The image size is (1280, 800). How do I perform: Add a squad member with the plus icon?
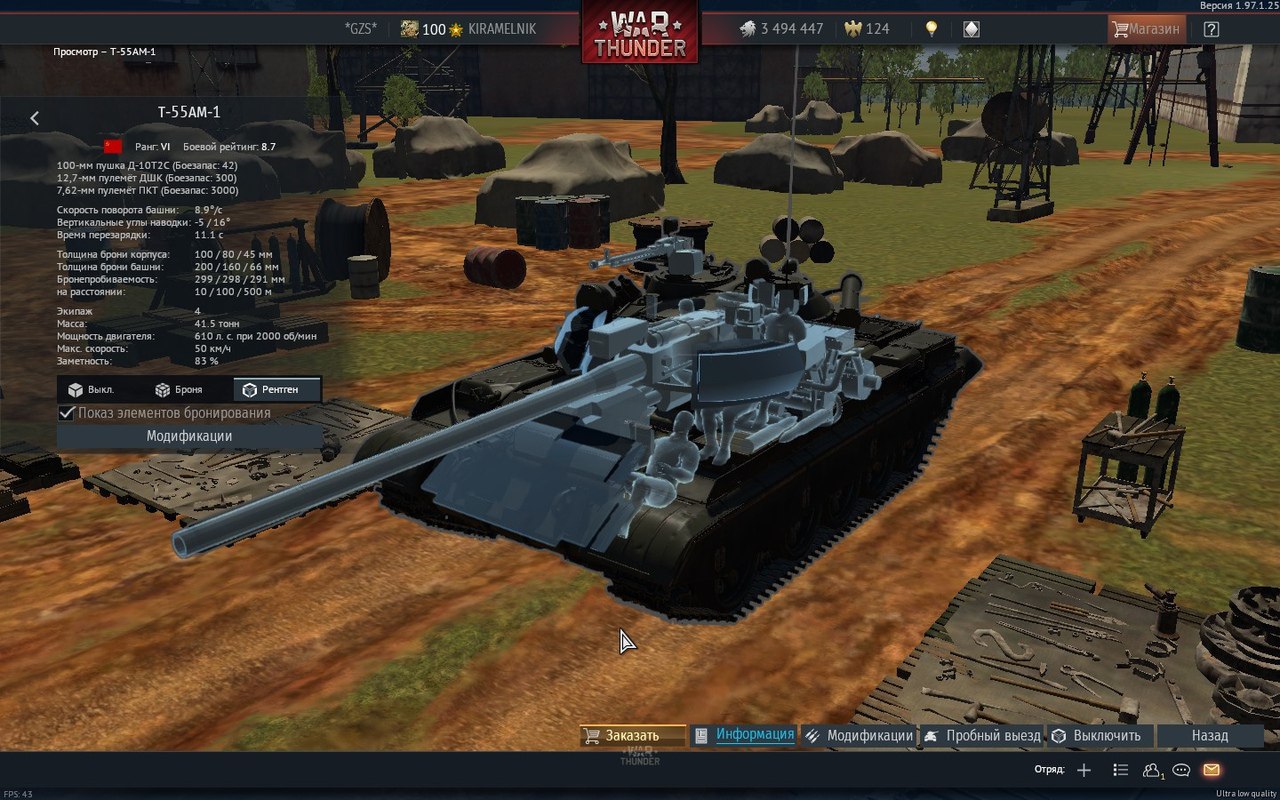tap(1084, 770)
